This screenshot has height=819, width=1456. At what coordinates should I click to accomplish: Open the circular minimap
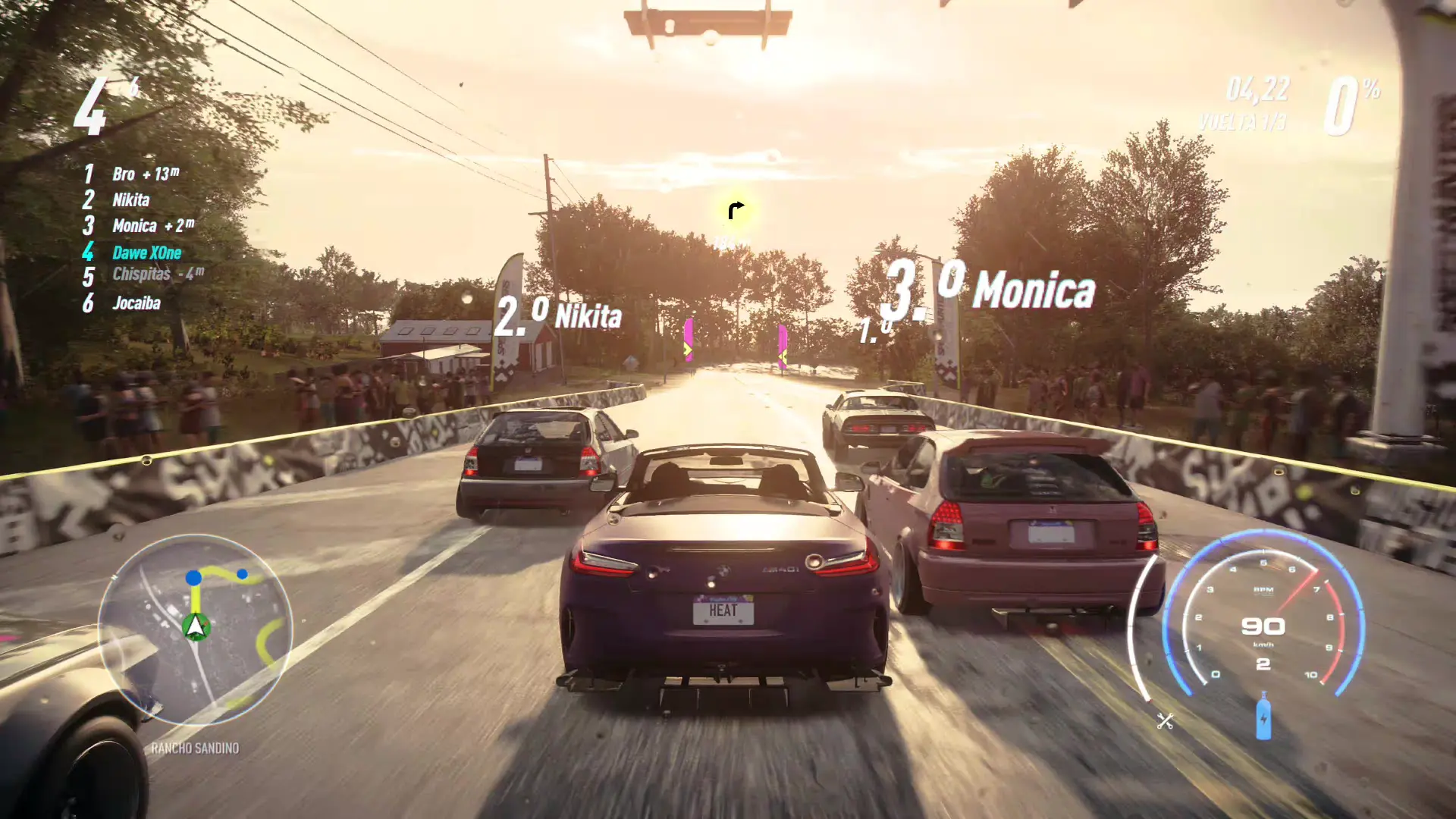(195, 629)
